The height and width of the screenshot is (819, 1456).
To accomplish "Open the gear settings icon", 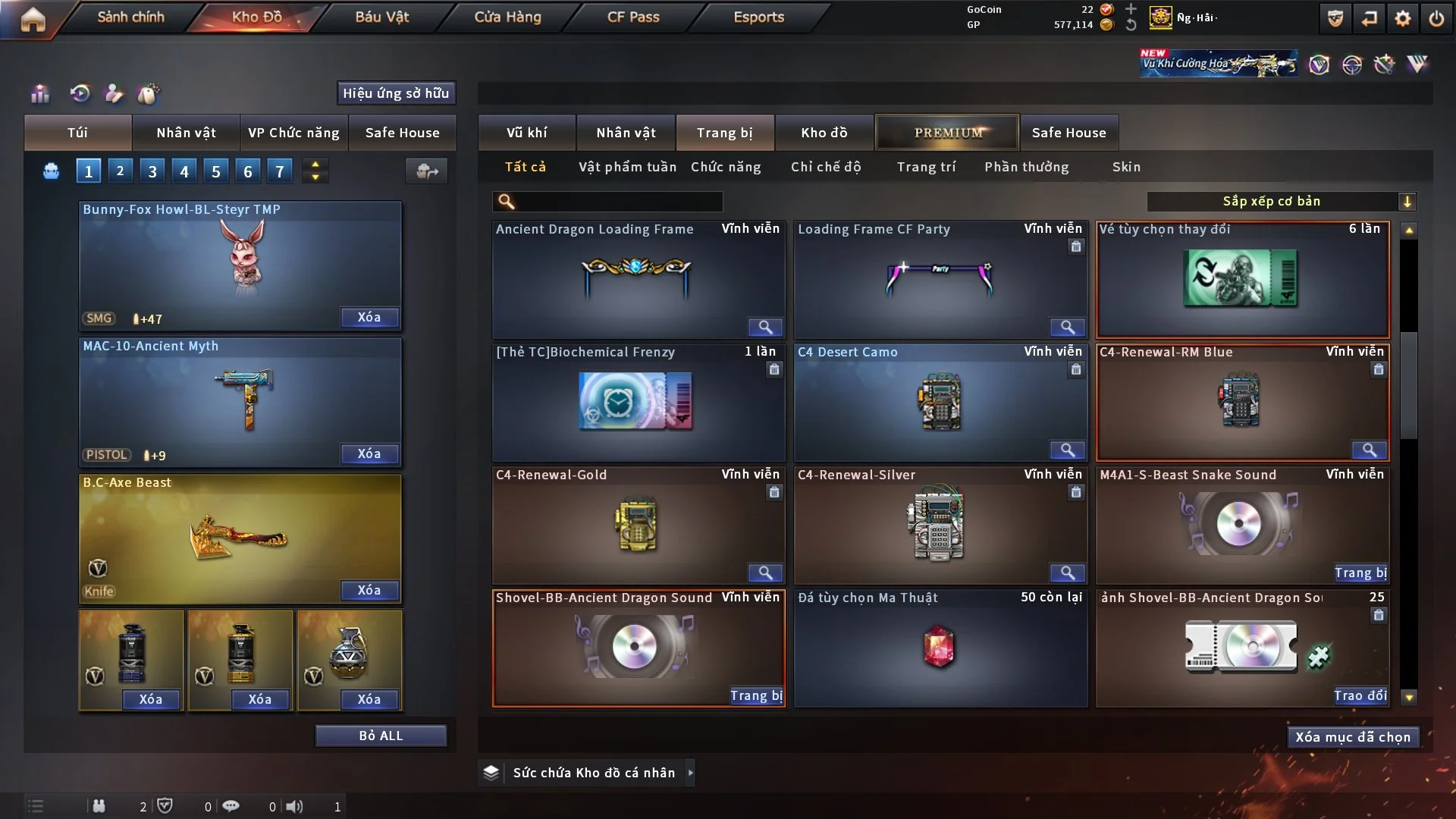I will coord(1403,18).
